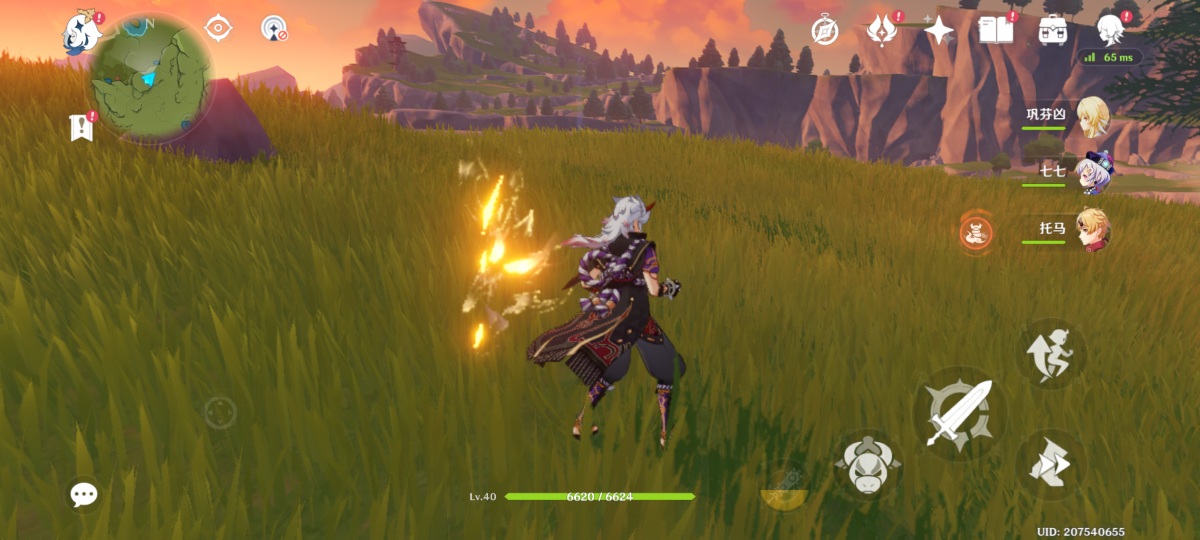Image resolution: width=1200 pixels, height=540 pixels.
Task: Tap the signal icon with red prohibition mark
Action: pos(274,28)
